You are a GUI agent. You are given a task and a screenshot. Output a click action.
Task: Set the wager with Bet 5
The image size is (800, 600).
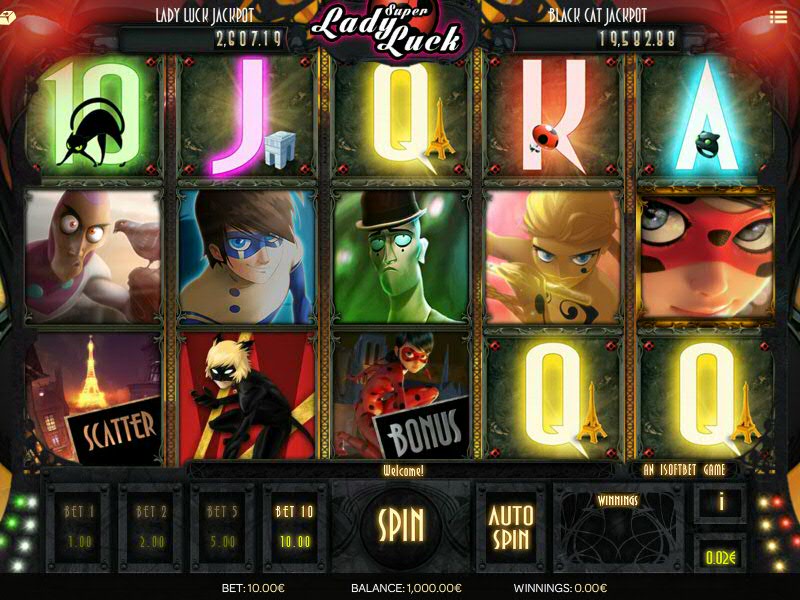(221, 526)
